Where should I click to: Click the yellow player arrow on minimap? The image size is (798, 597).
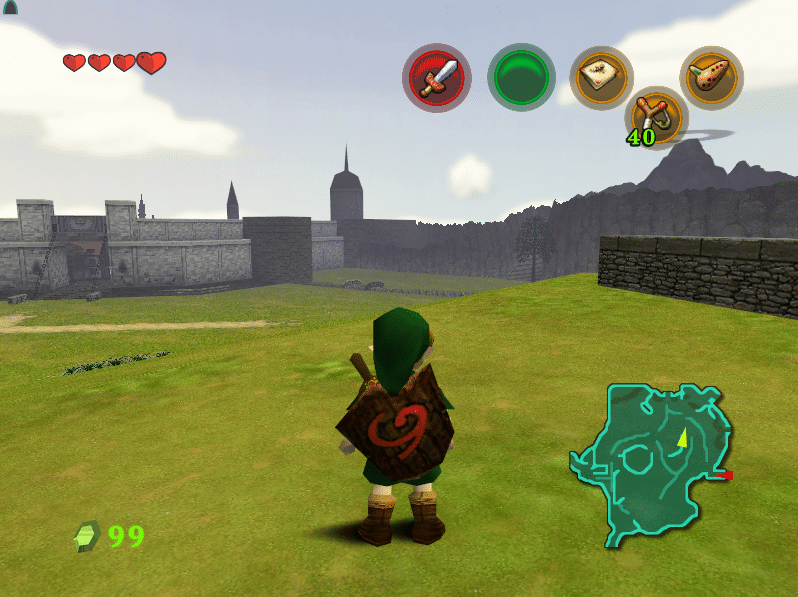682,436
